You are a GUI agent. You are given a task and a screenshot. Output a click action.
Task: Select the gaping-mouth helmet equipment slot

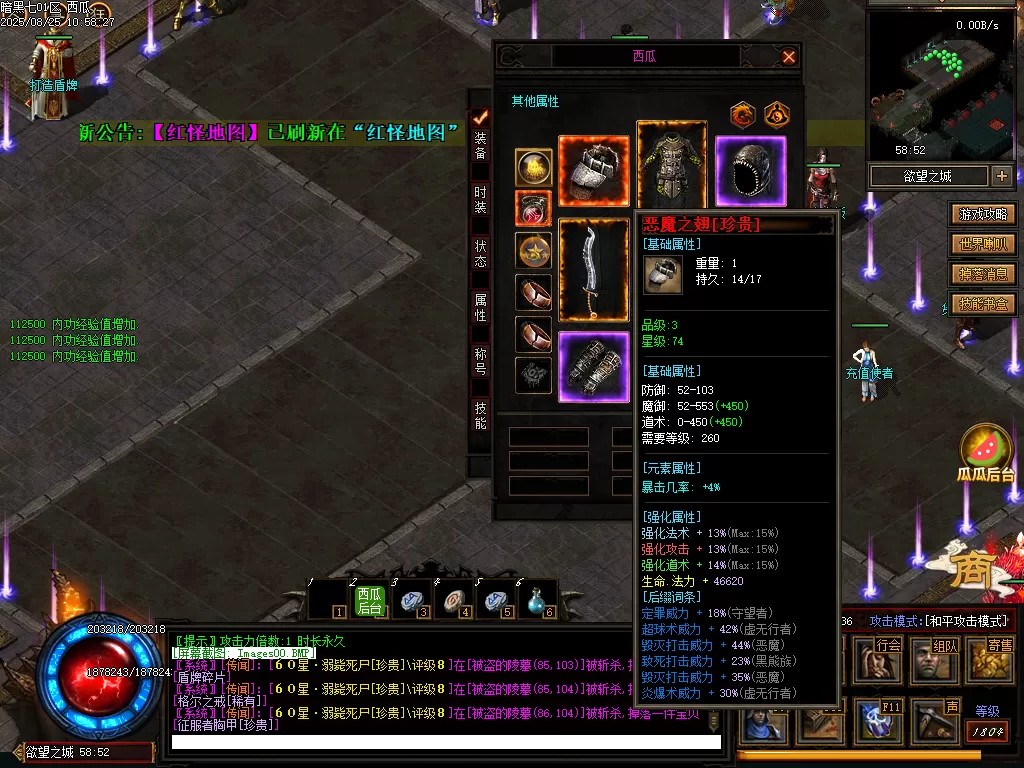click(750, 171)
